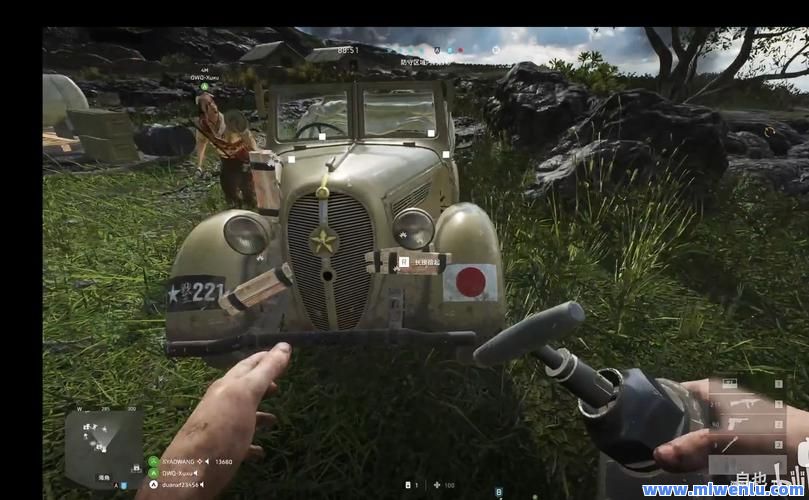Click the objective A flag marker

pos(436,50)
